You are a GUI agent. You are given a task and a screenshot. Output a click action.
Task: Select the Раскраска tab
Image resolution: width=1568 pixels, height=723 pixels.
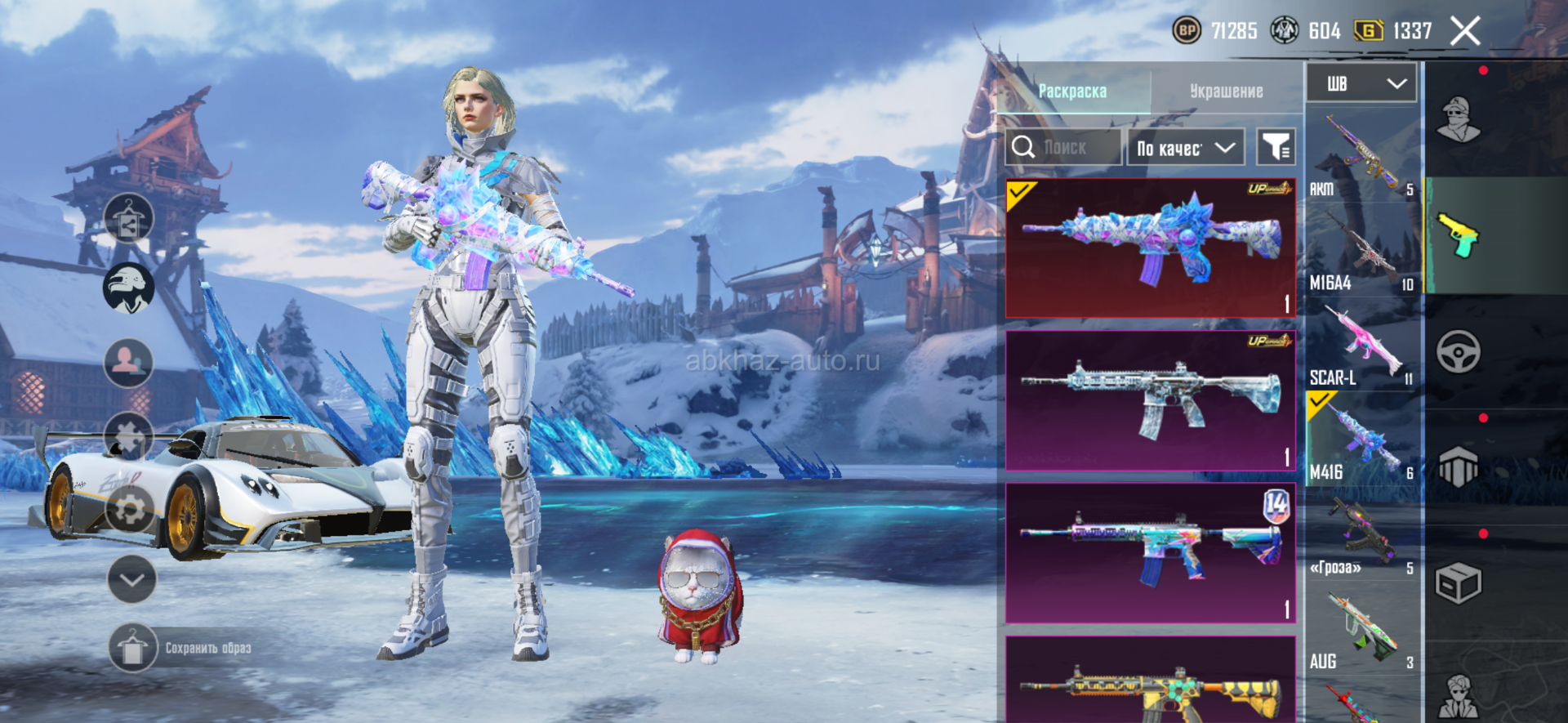coord(1072,91)
